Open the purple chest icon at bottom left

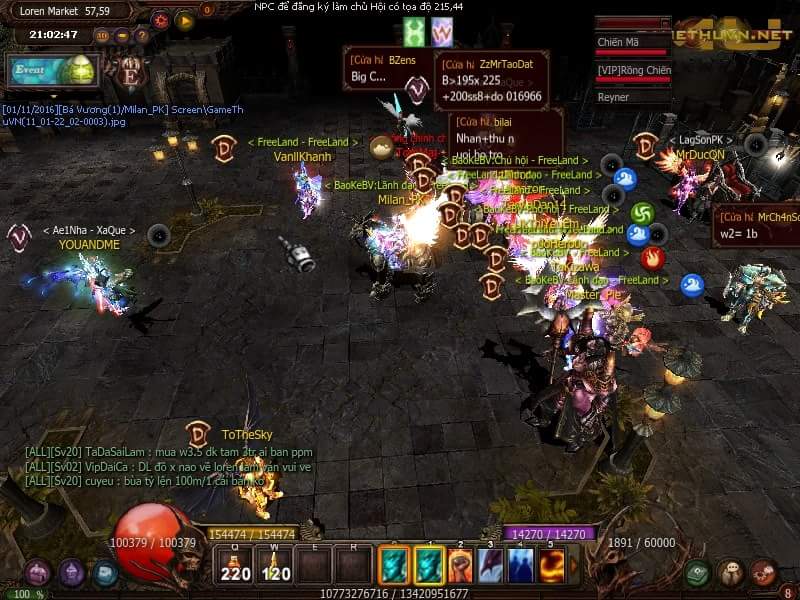pyautogui.click(x=38, y=573)
